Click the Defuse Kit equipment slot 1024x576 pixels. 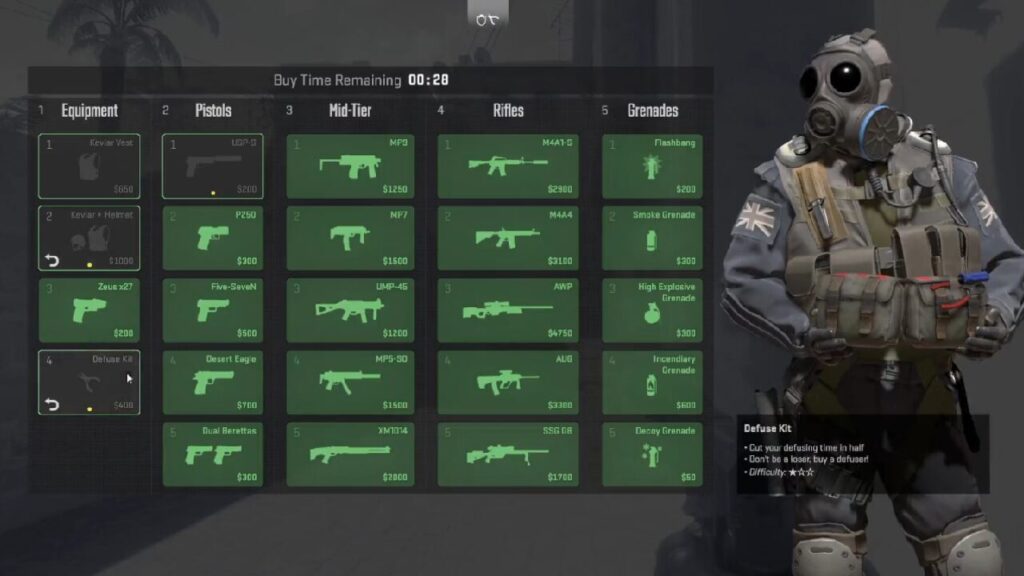point(89,382)
